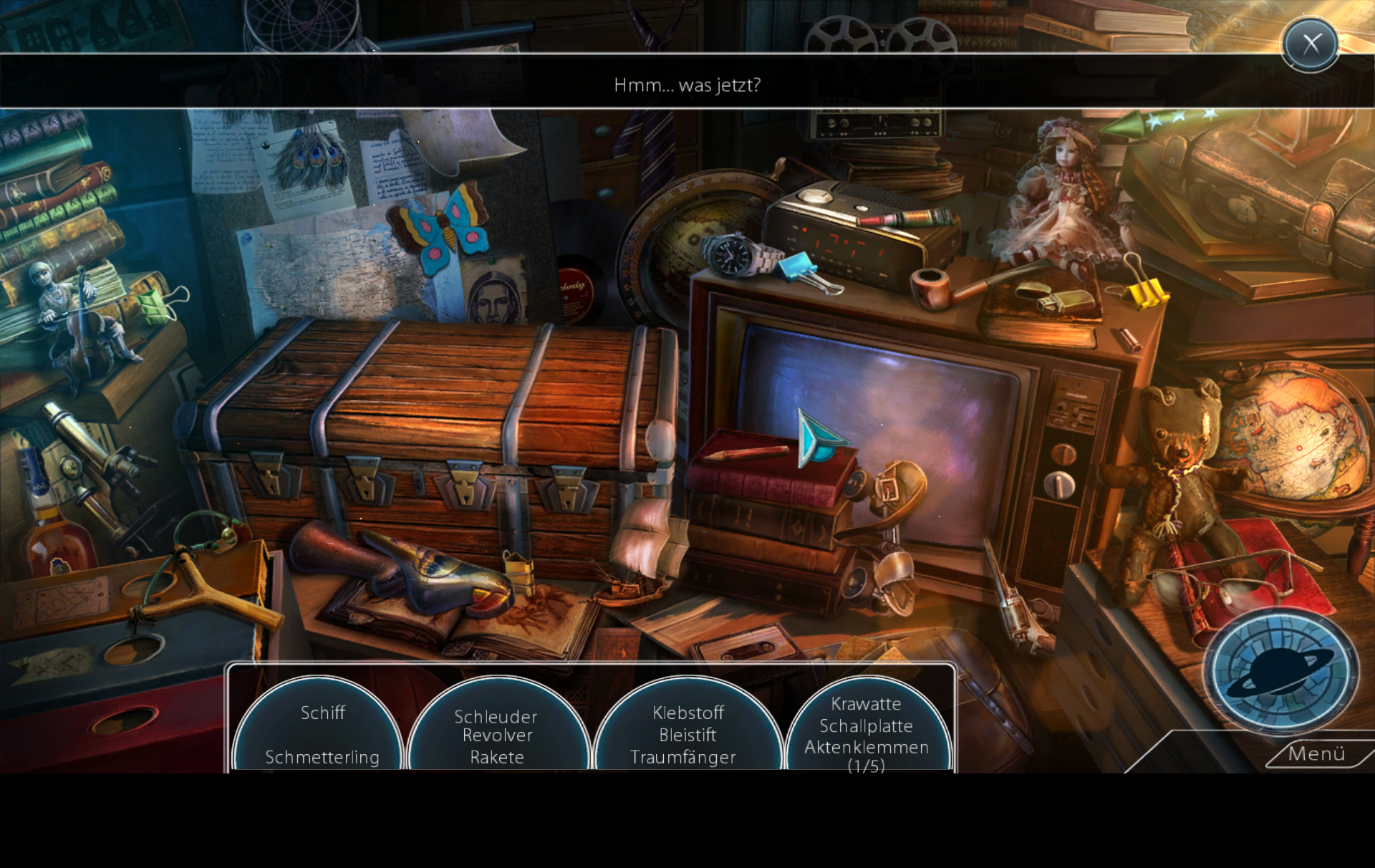Dismiss the "Hmm... was jetzt?" message bar
Image resolution: width=1375 pixels, height=868 pixels.
coord(686,85)
